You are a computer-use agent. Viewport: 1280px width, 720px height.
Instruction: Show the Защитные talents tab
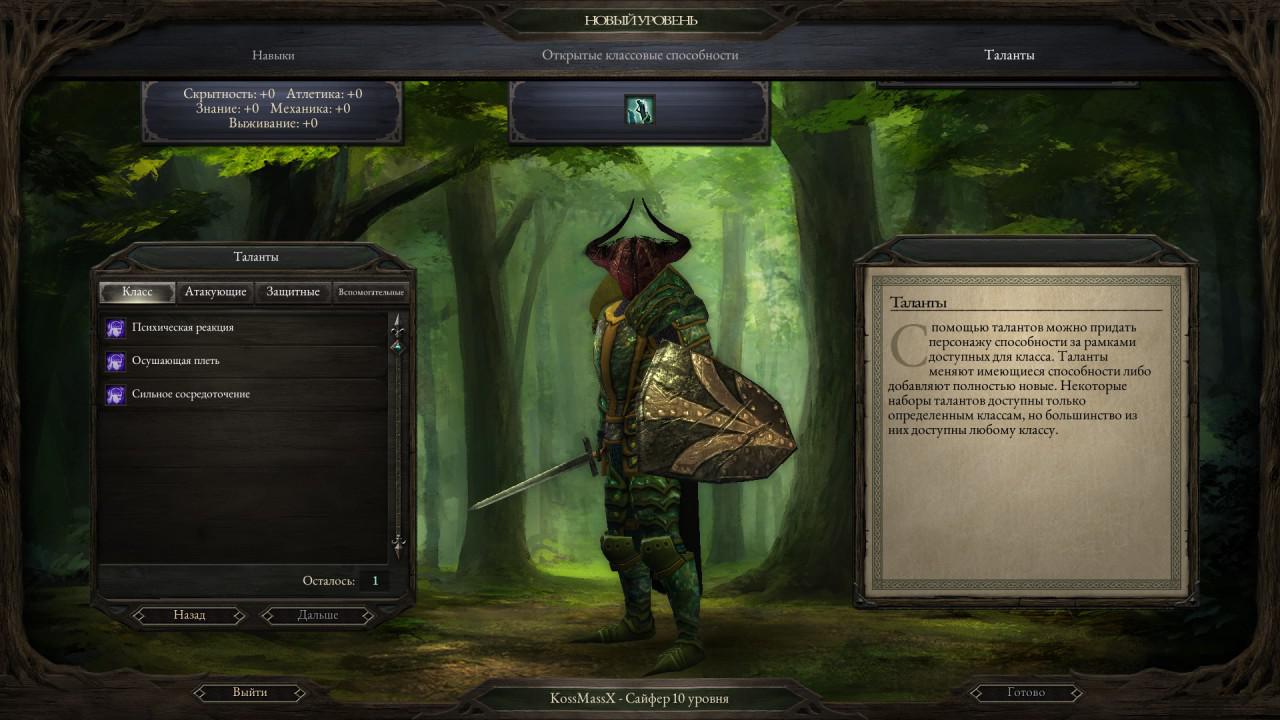click(293, 292)
